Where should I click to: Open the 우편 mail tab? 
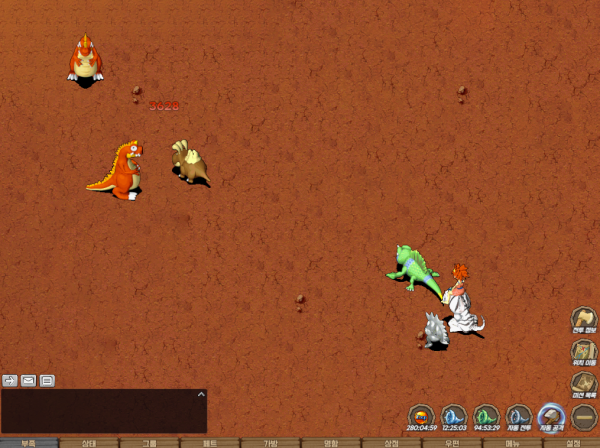tap(452, 442)
